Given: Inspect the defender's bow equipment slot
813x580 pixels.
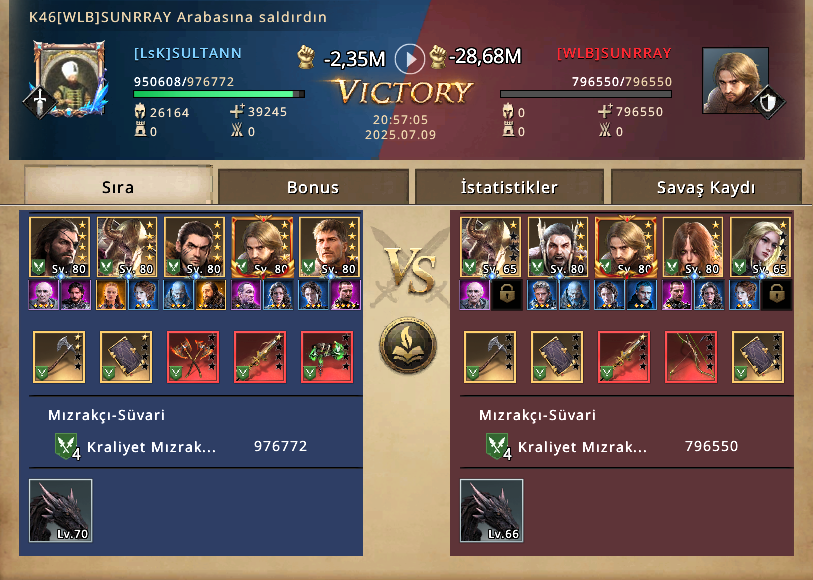Looking at the screenshot, I should (691, 357).
